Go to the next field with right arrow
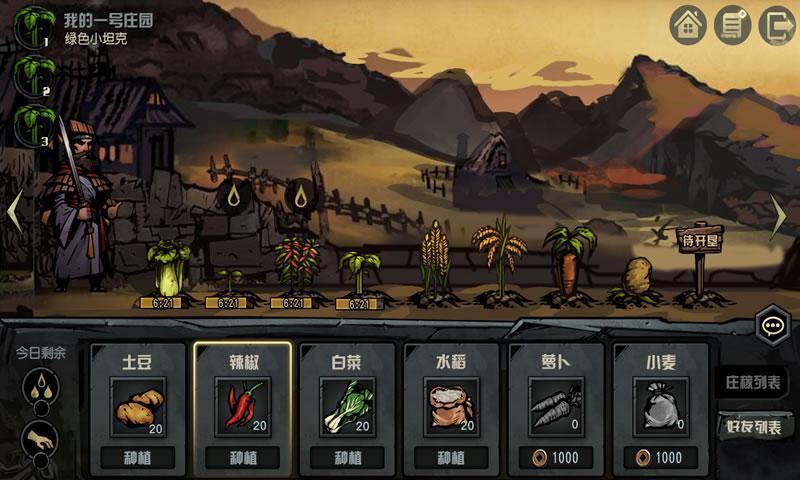 pos(781,212)
